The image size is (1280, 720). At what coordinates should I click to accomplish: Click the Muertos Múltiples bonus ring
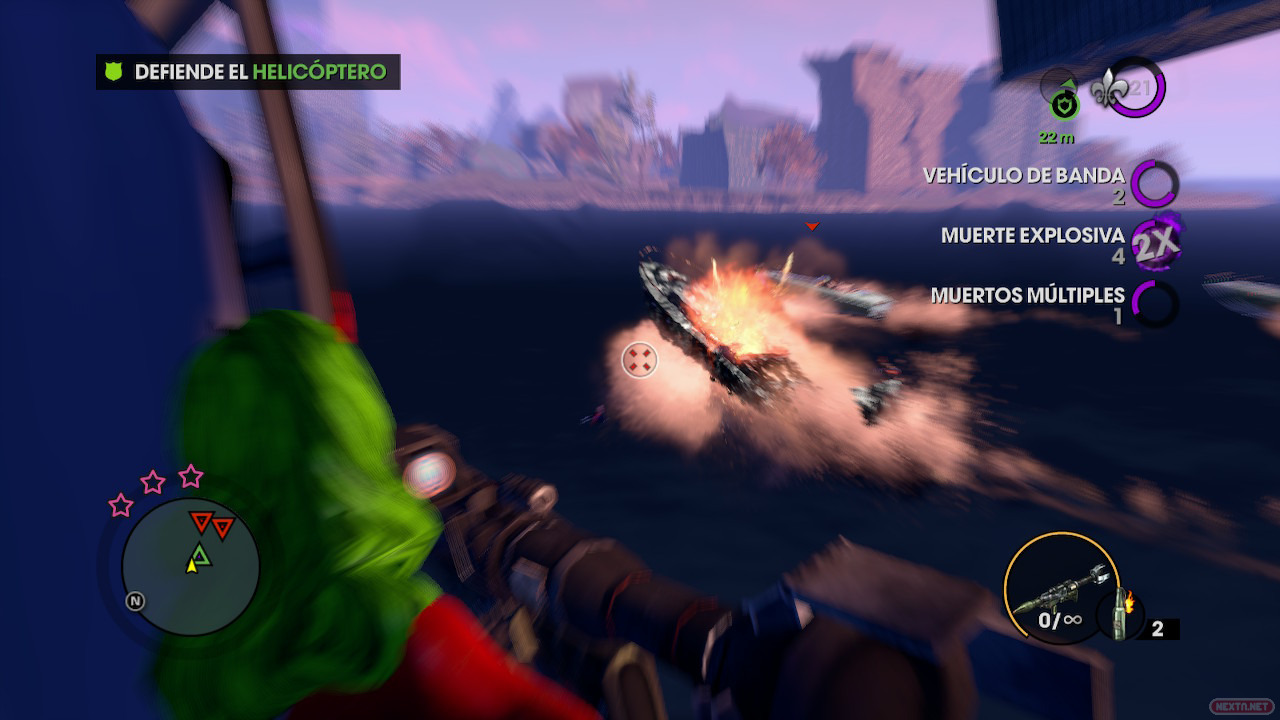[x=1155, y=303]
